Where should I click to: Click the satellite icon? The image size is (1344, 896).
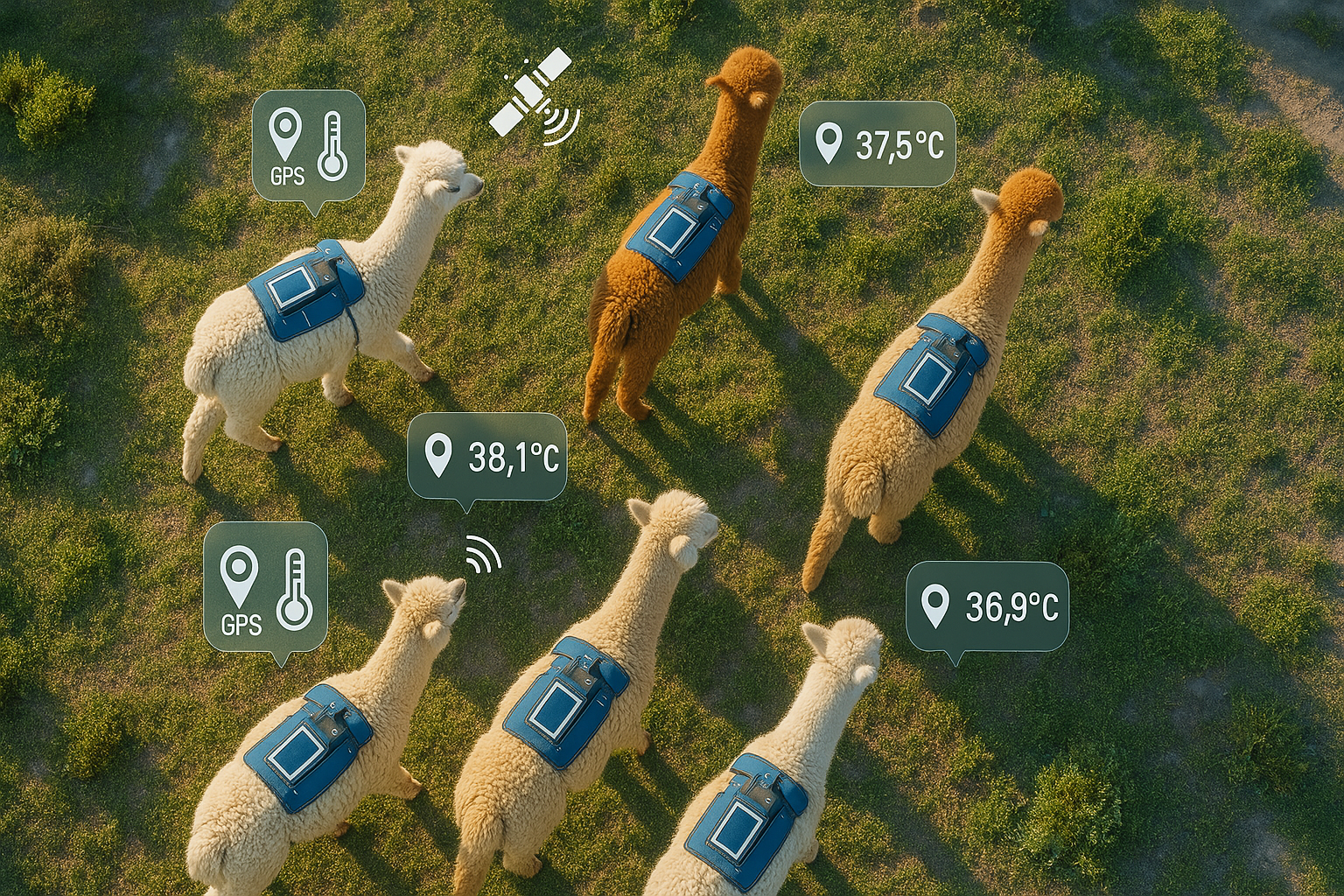[530, 93]
